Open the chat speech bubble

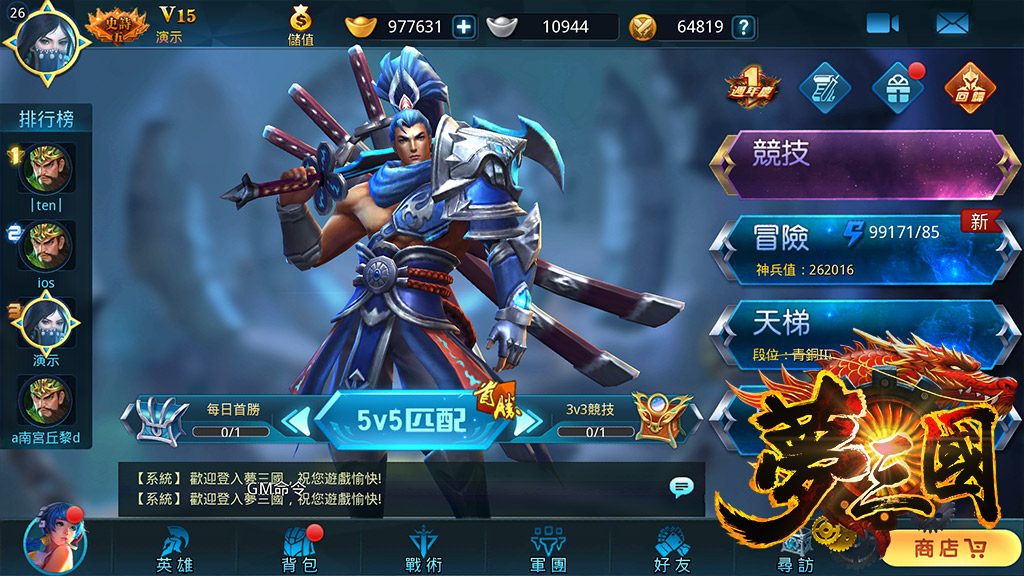[x=682, y=487]
